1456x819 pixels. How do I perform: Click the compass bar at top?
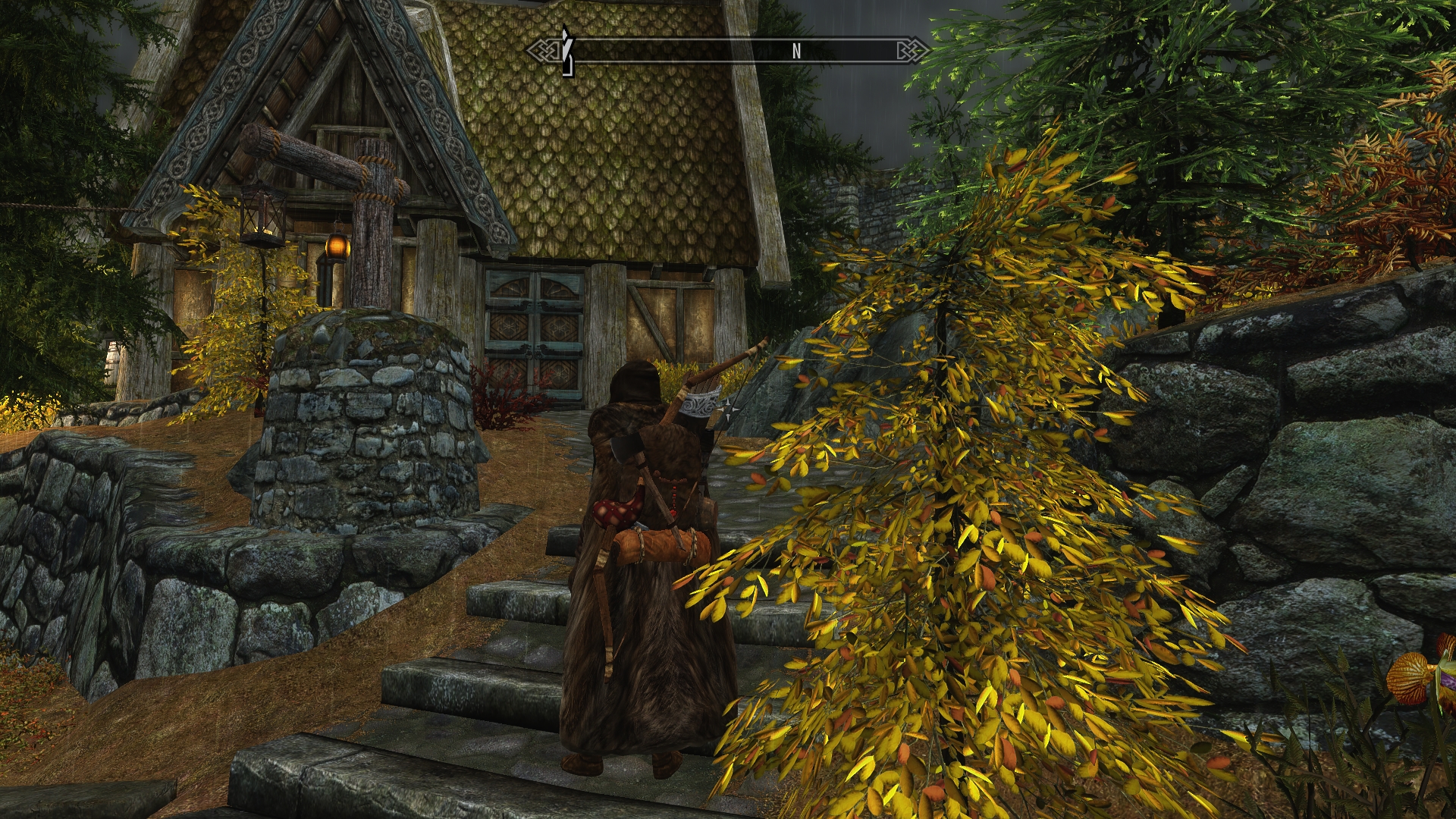pyautogui.click(x=728, y=51)
